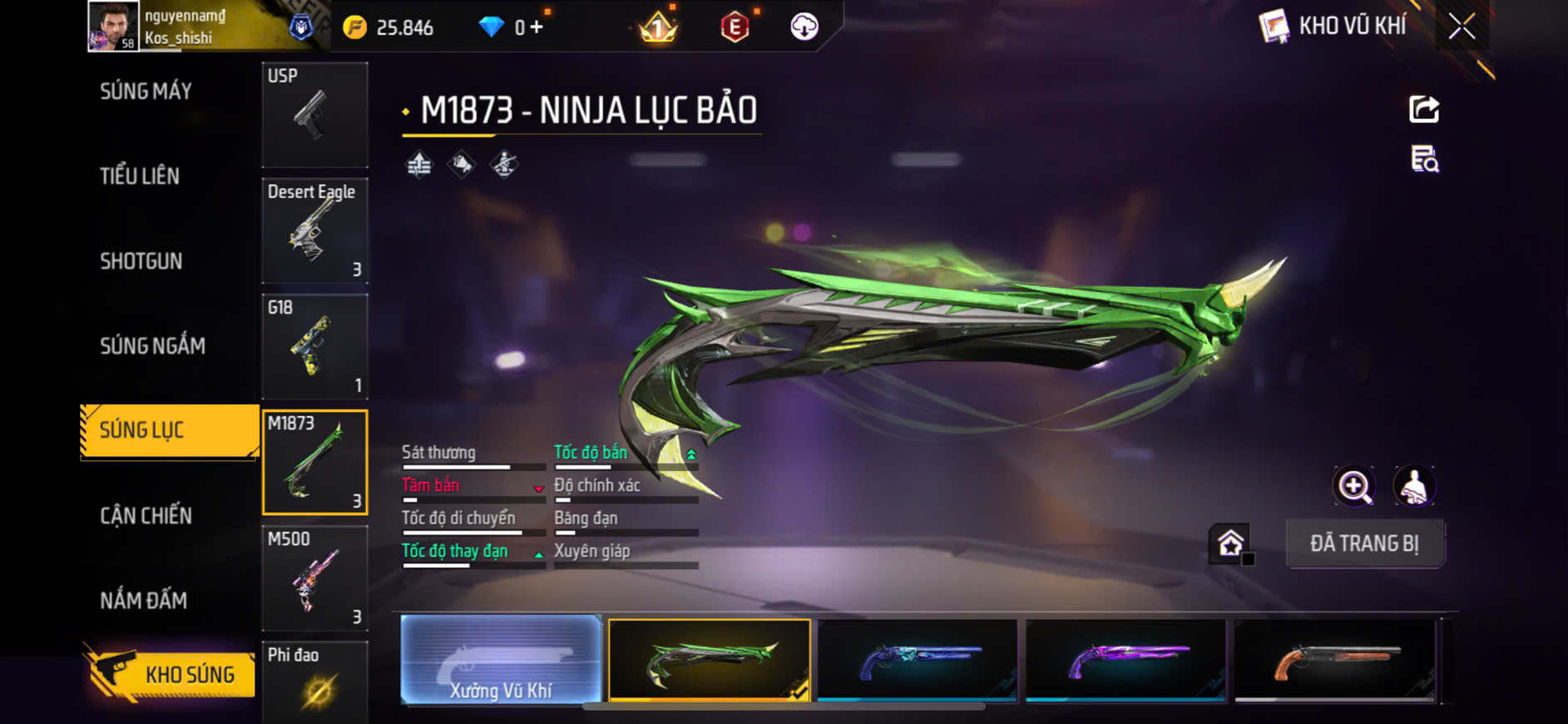Open the Xưởng Vũ Khí workshop tile
This screenshot has width=1568, height=724.
[x=501, y=660]
